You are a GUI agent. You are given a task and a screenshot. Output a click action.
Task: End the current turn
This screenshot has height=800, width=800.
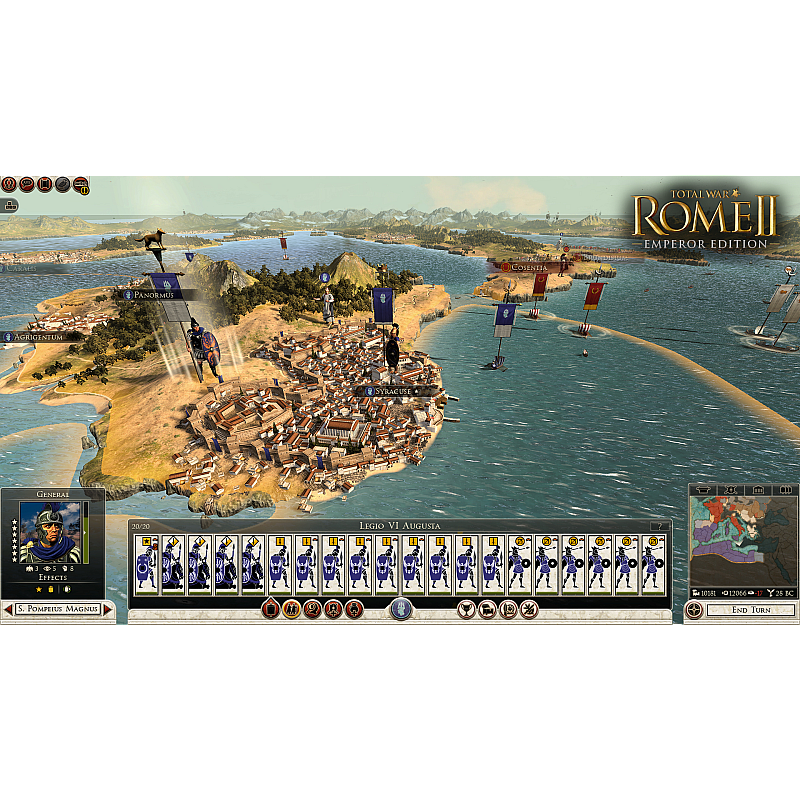click(750, 609)
